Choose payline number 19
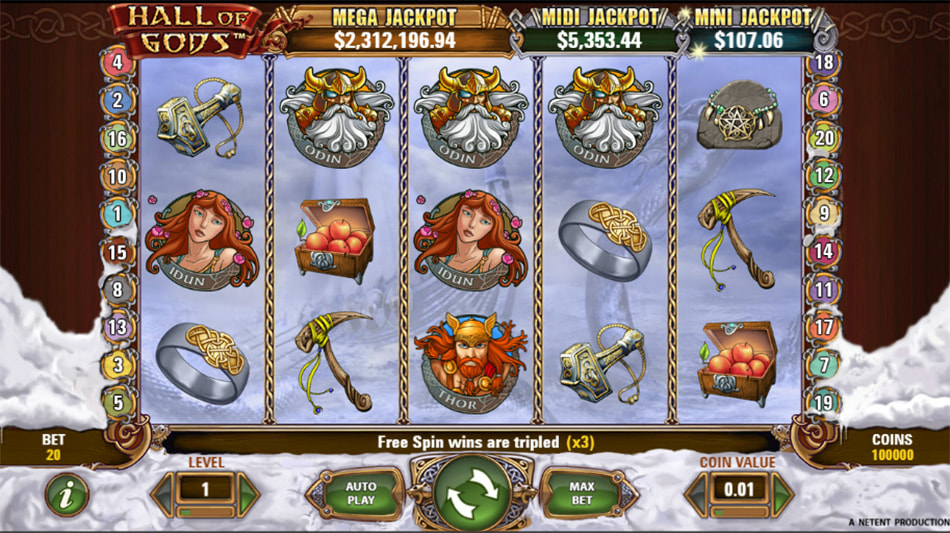Image resolution: width=950 pixels, height=533 pixels. (825, 403)
